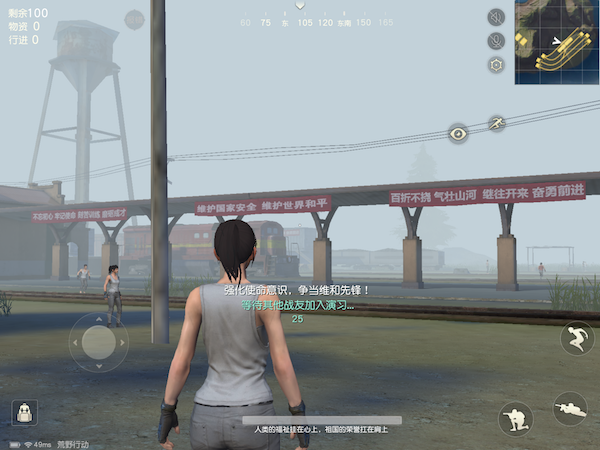Open settings with the gear icon

pos(496,65)
